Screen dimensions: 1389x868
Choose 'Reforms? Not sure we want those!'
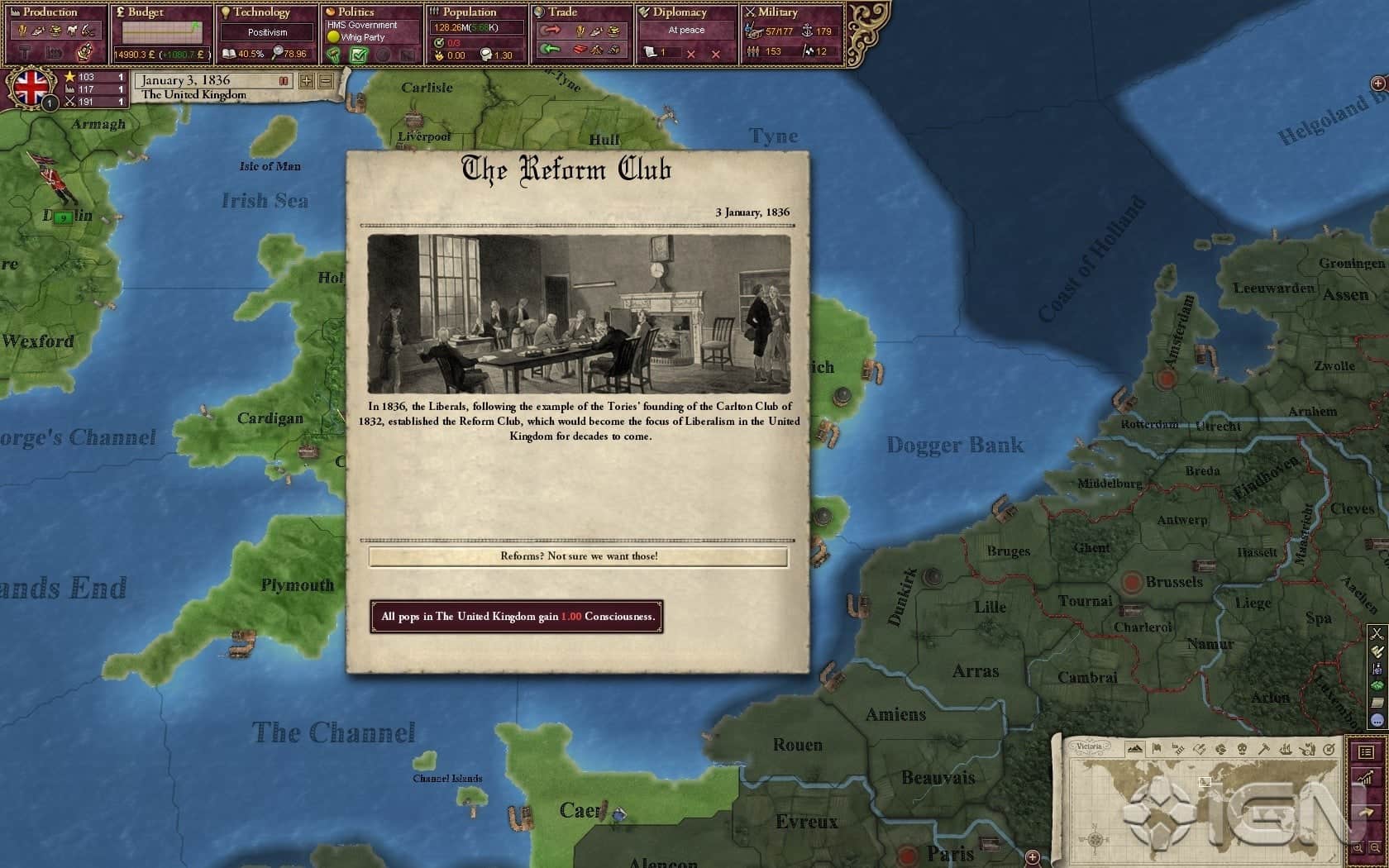(579, 556)
